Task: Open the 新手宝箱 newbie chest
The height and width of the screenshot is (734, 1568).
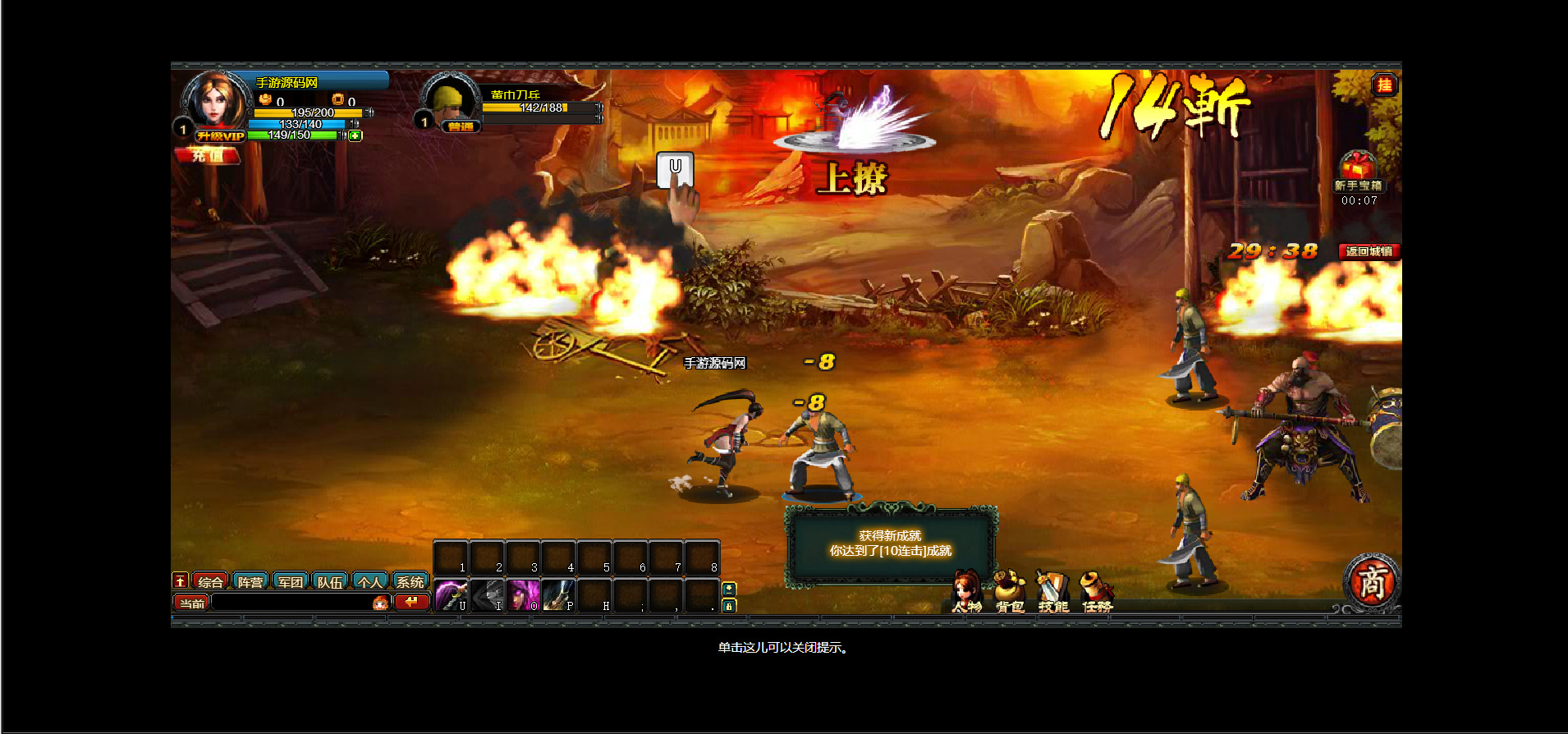Action: (1358, 171)
